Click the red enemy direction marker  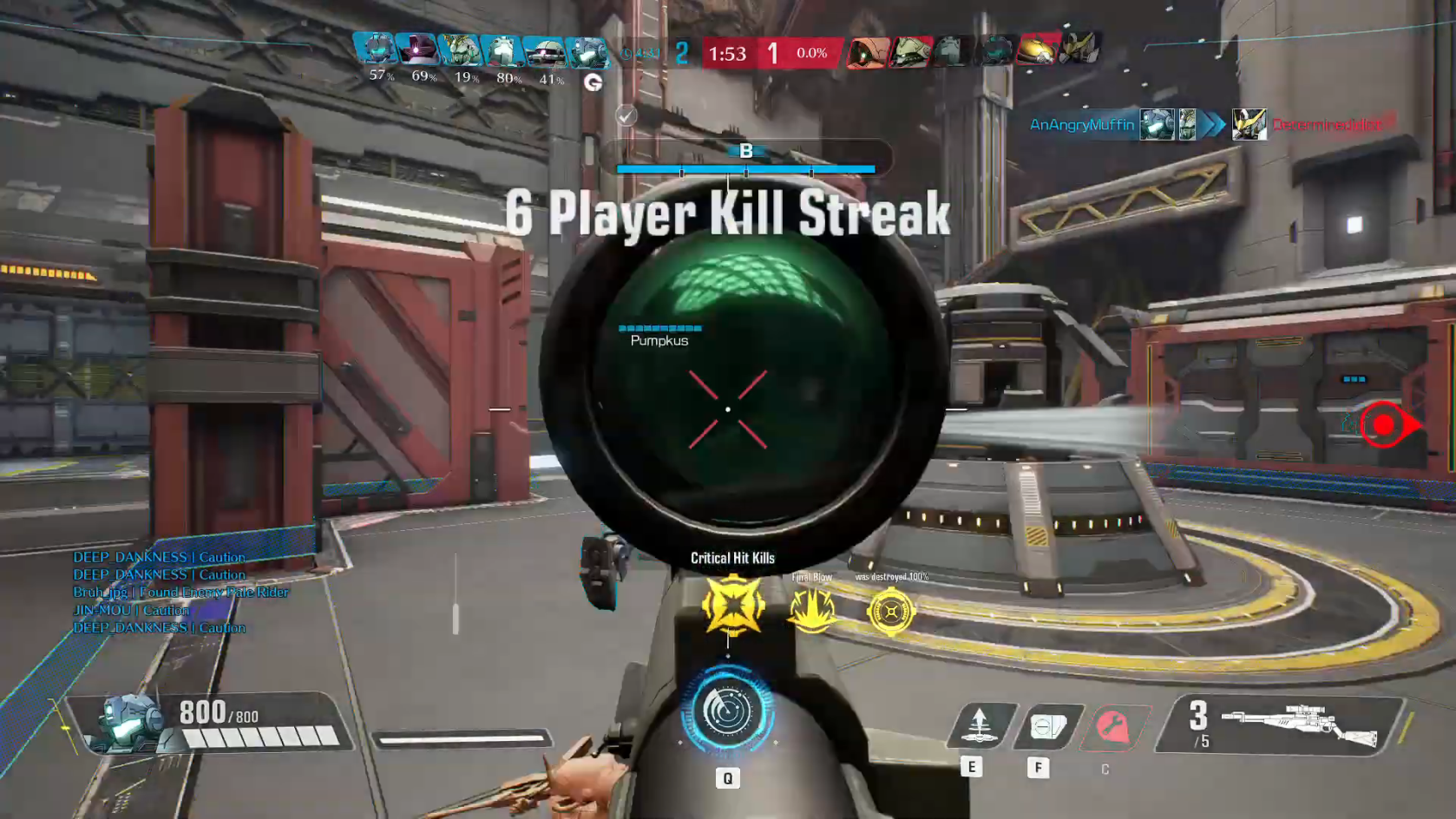[x=1385, y=425]
